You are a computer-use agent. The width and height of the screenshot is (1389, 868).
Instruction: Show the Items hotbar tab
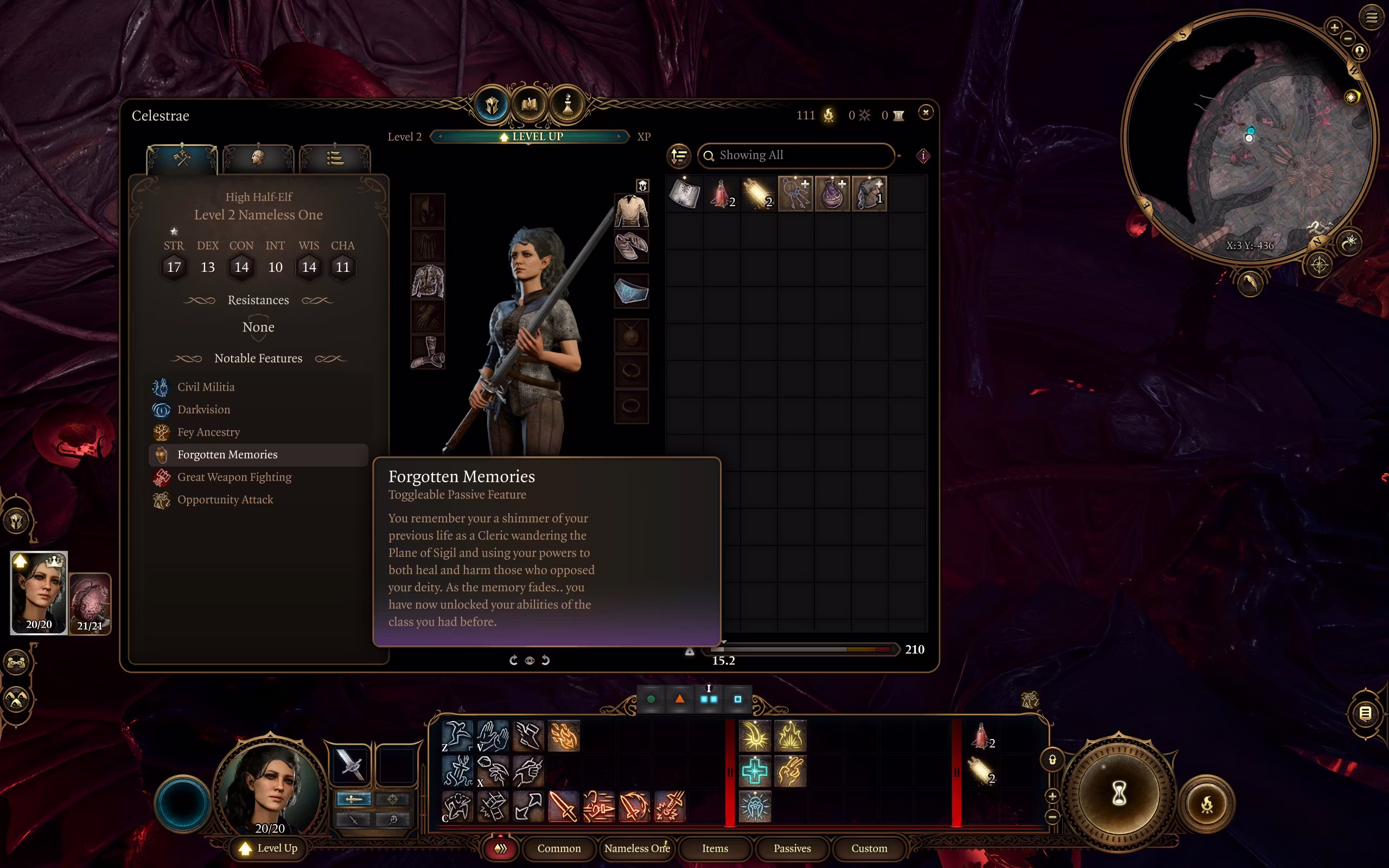715,848
